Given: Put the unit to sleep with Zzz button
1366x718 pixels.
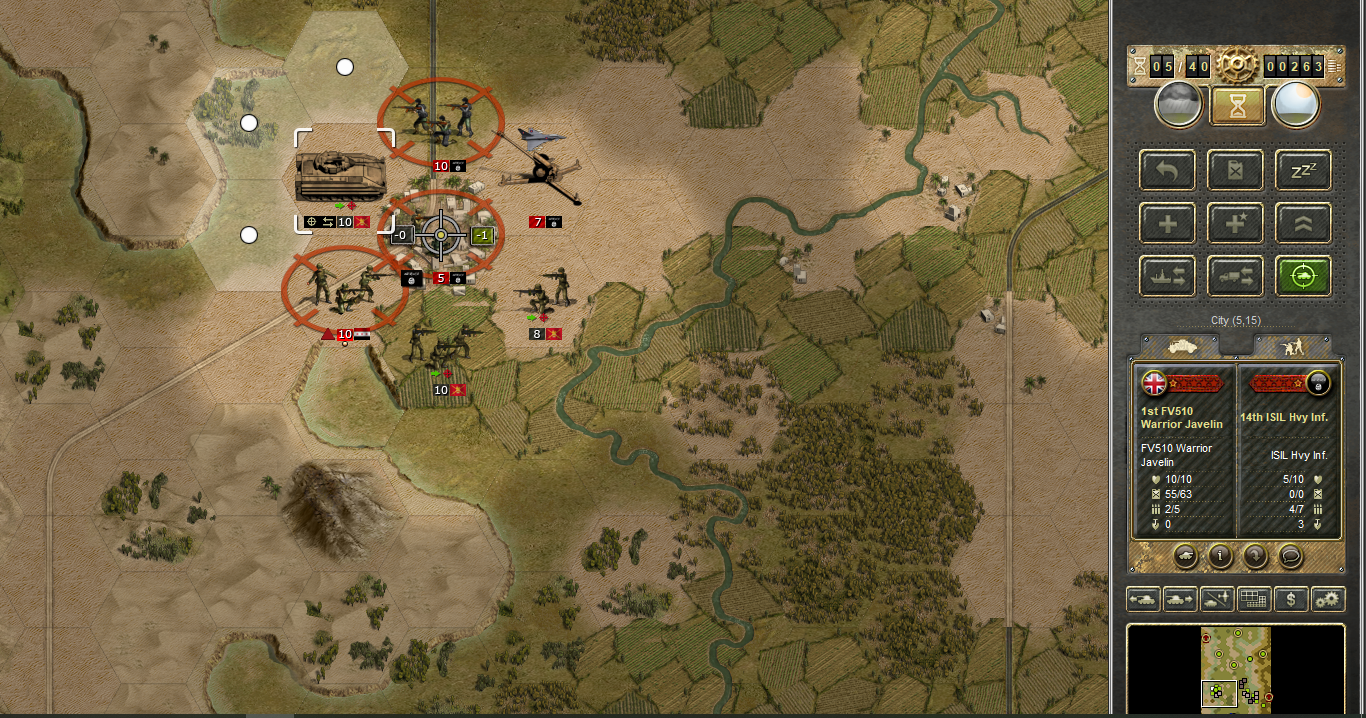Looking at the screenshot, I should (x=1303, y=170).
